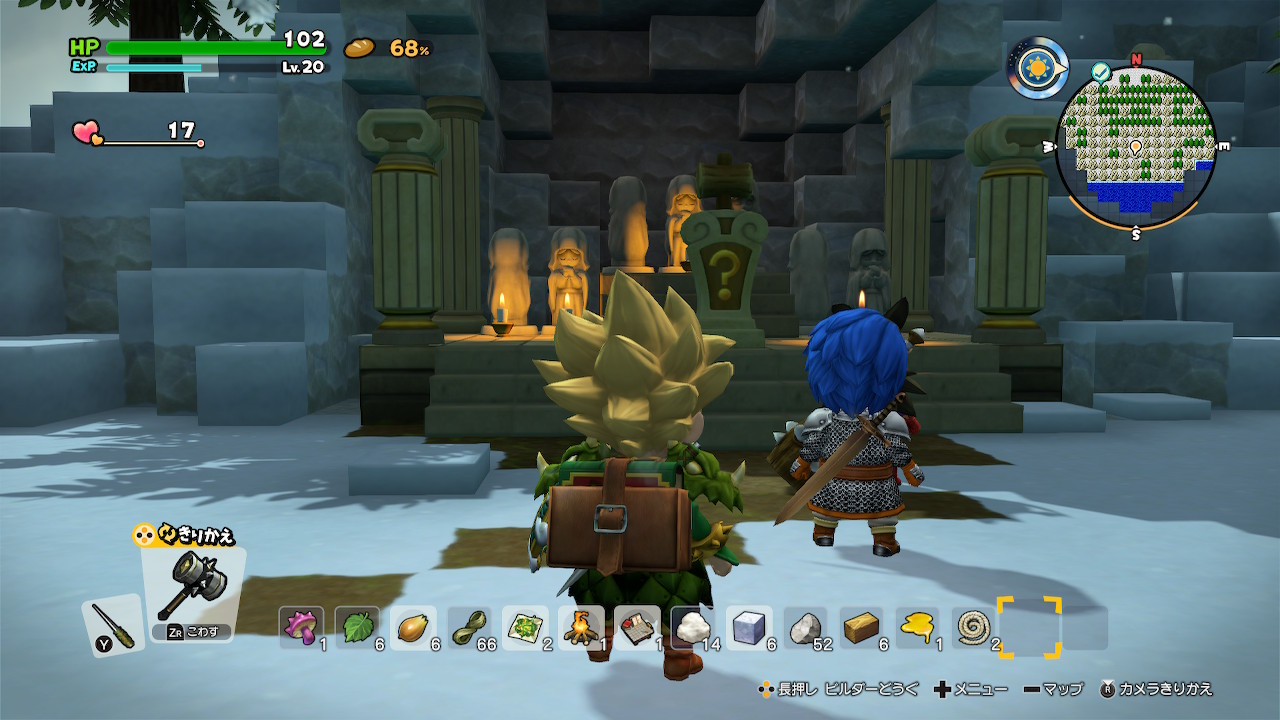The width and height of the screenshot is (1280, 720).
Task: Pick the coiled rope hotbar slot
Action: coord(973,628)
